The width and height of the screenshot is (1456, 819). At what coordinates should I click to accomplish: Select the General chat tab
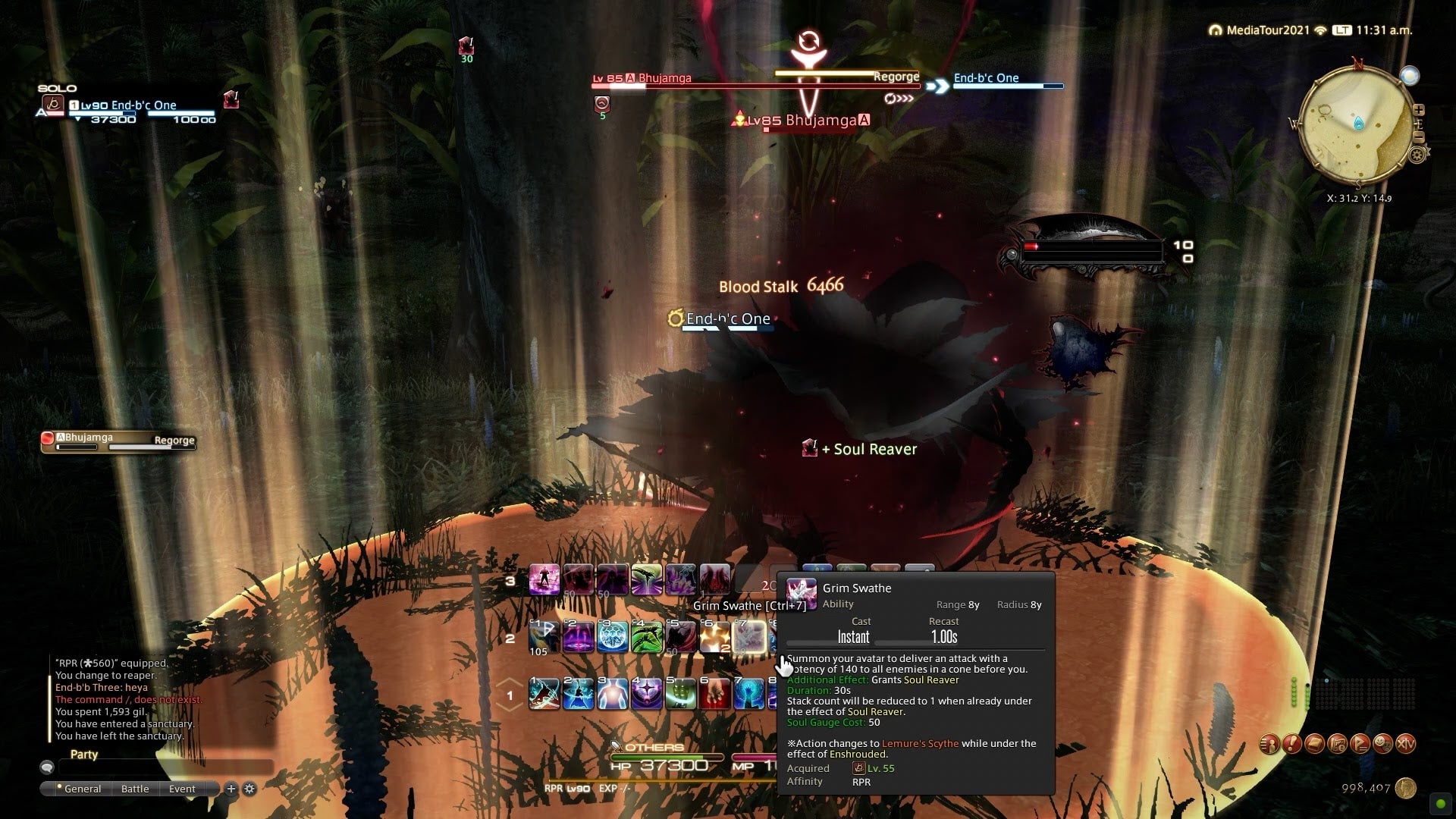[x=82, y=789]
